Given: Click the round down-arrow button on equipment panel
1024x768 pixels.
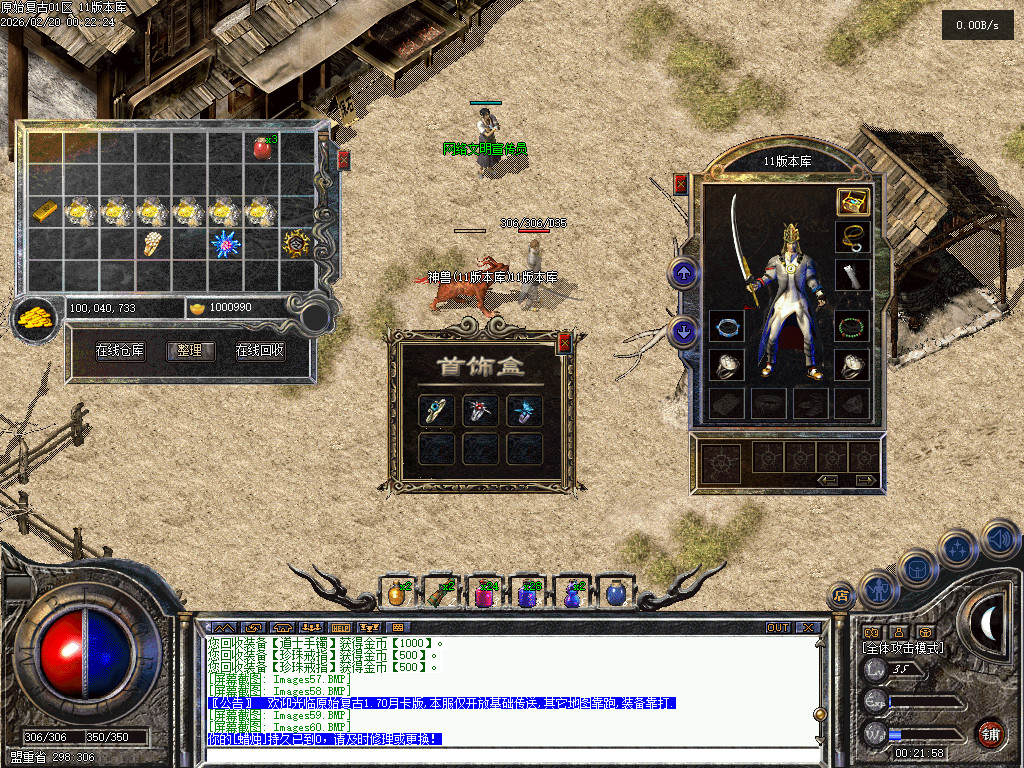Looking at the screenshot, I should [x=684, y=331].
